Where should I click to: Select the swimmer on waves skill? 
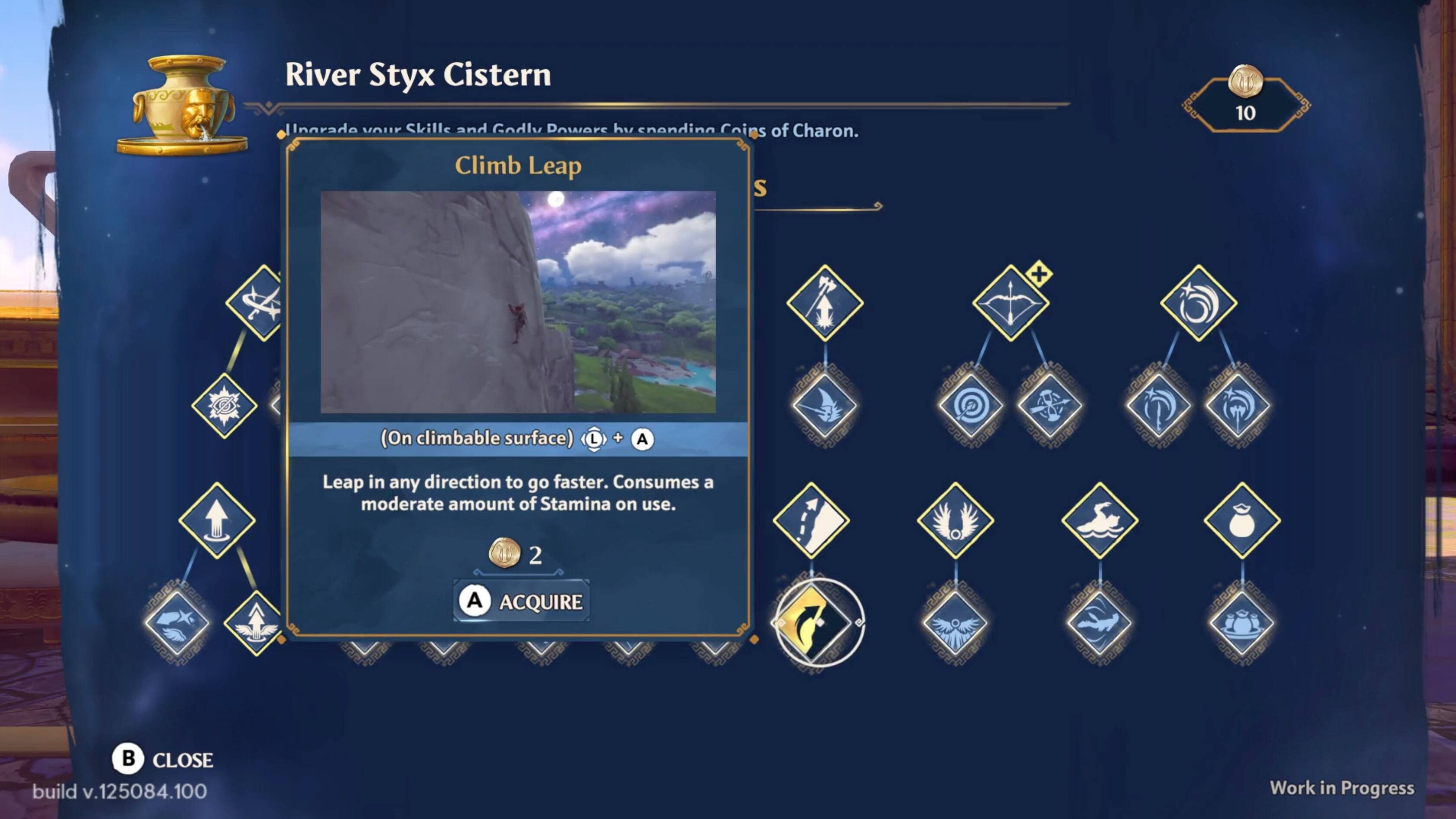pyautogui.click(x=1099, y=520)
